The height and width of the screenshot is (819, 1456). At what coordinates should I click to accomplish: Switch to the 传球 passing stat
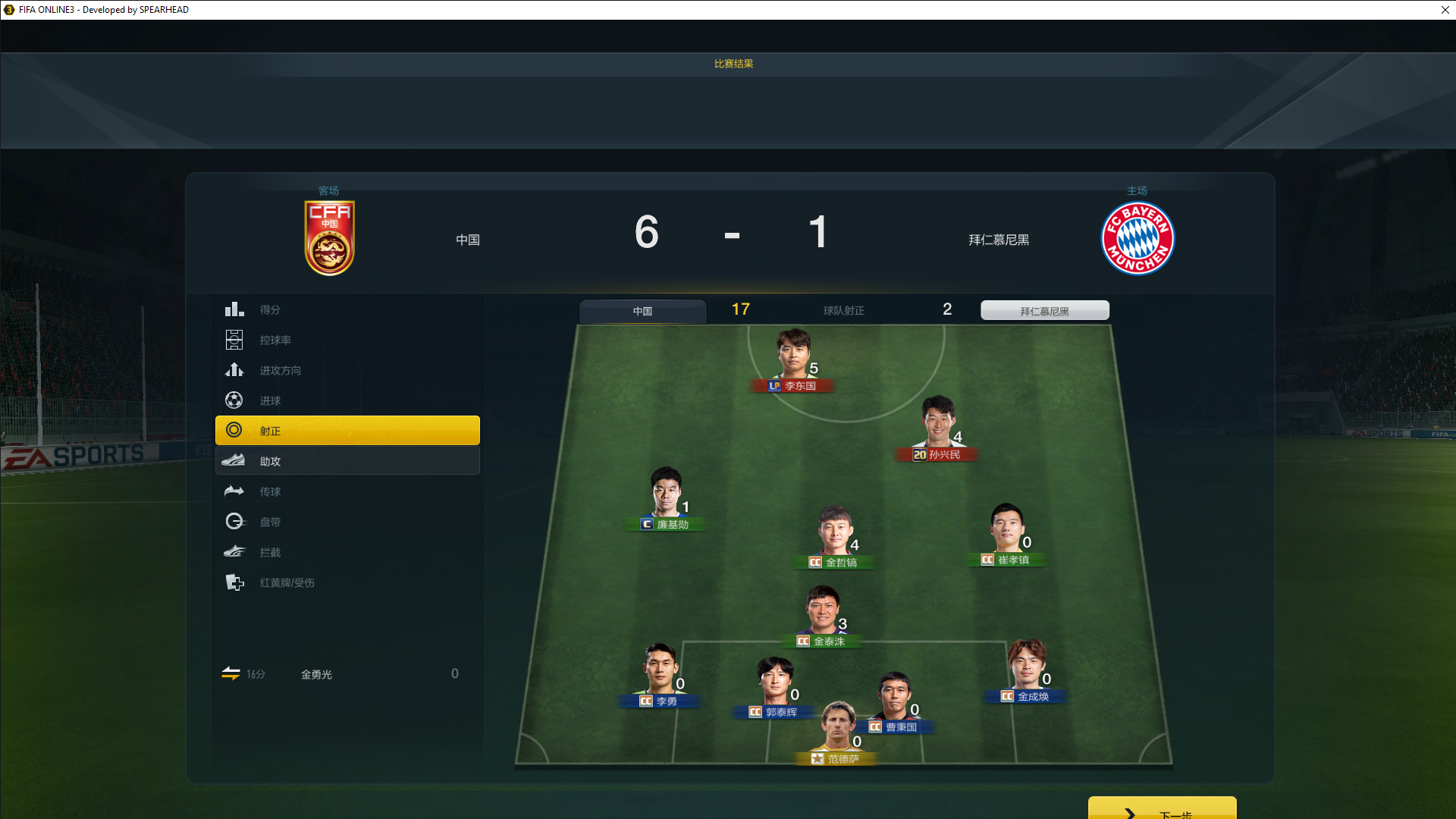click(347, 491)
